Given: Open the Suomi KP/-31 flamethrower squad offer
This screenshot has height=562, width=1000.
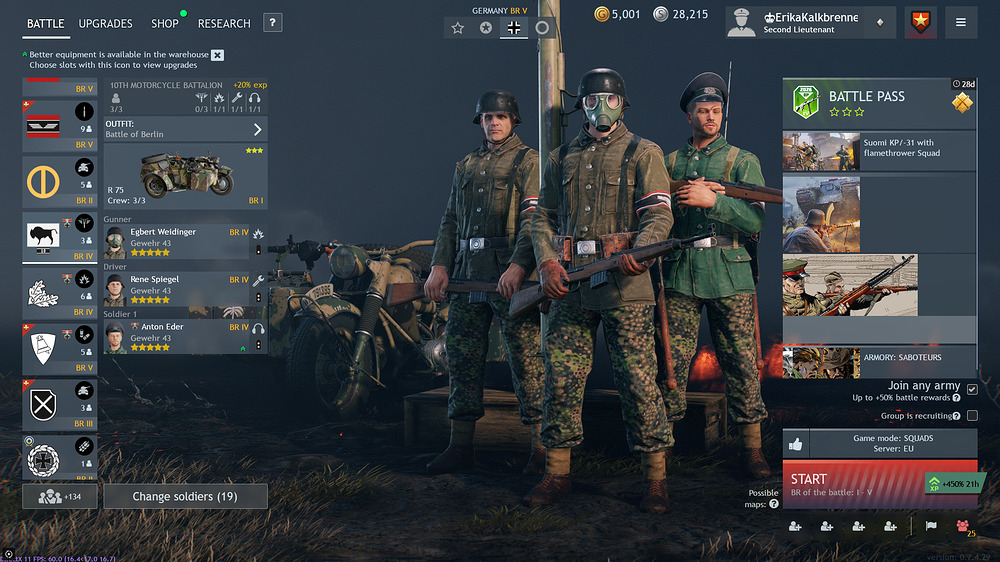Looking at the screenshot, I should pos(879,152).
